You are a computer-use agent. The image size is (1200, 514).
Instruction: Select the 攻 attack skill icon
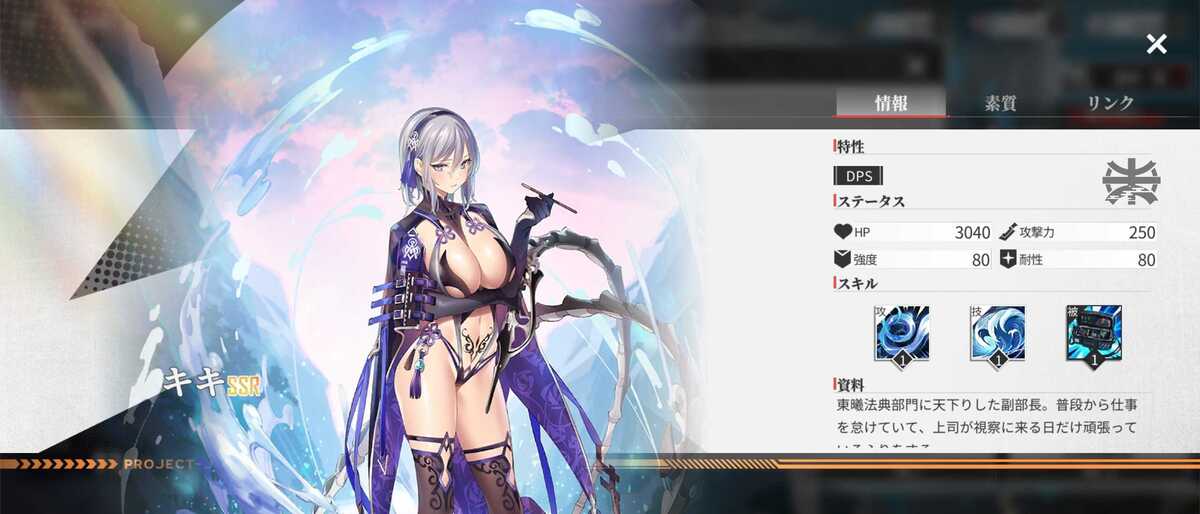tap(902, 334)
